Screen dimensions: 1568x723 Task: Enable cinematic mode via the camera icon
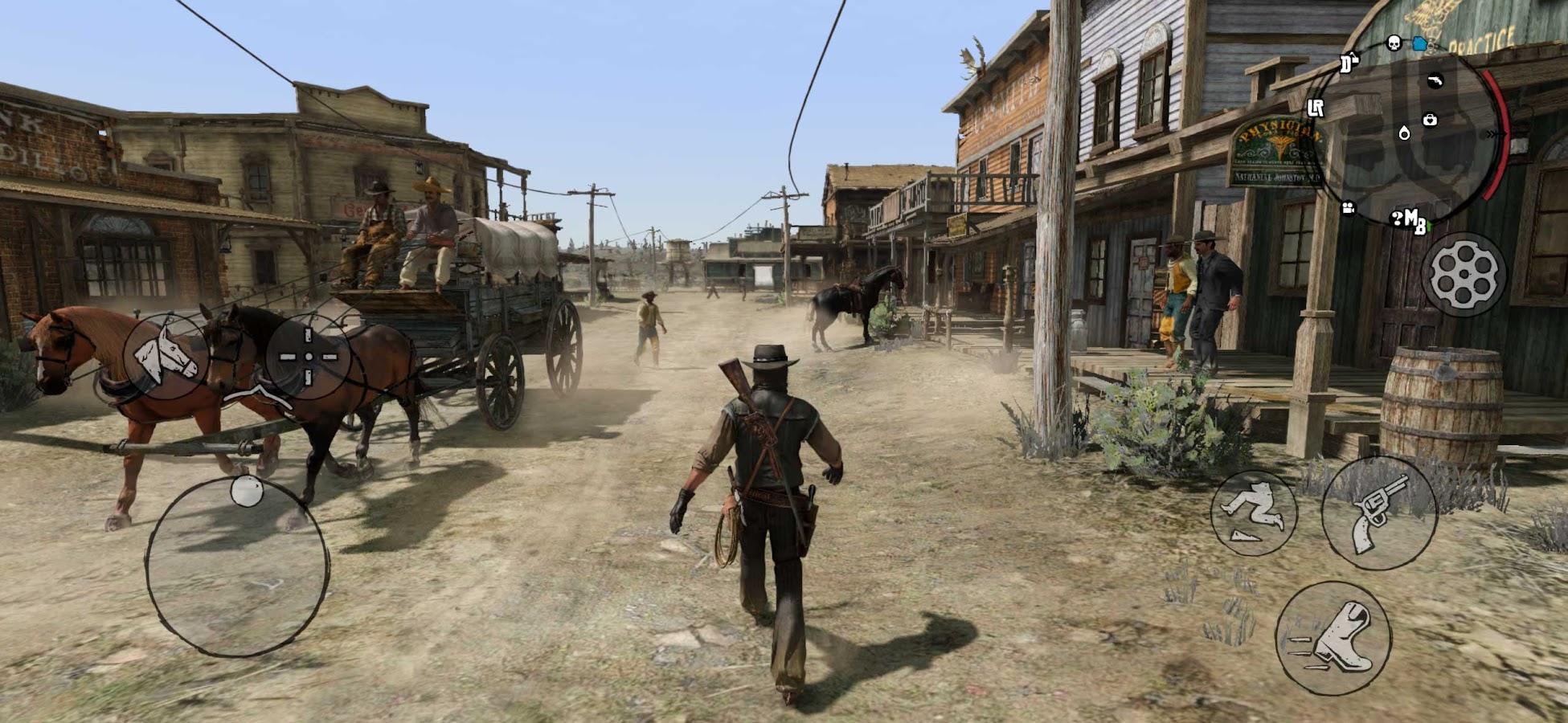coord(1349,210)
